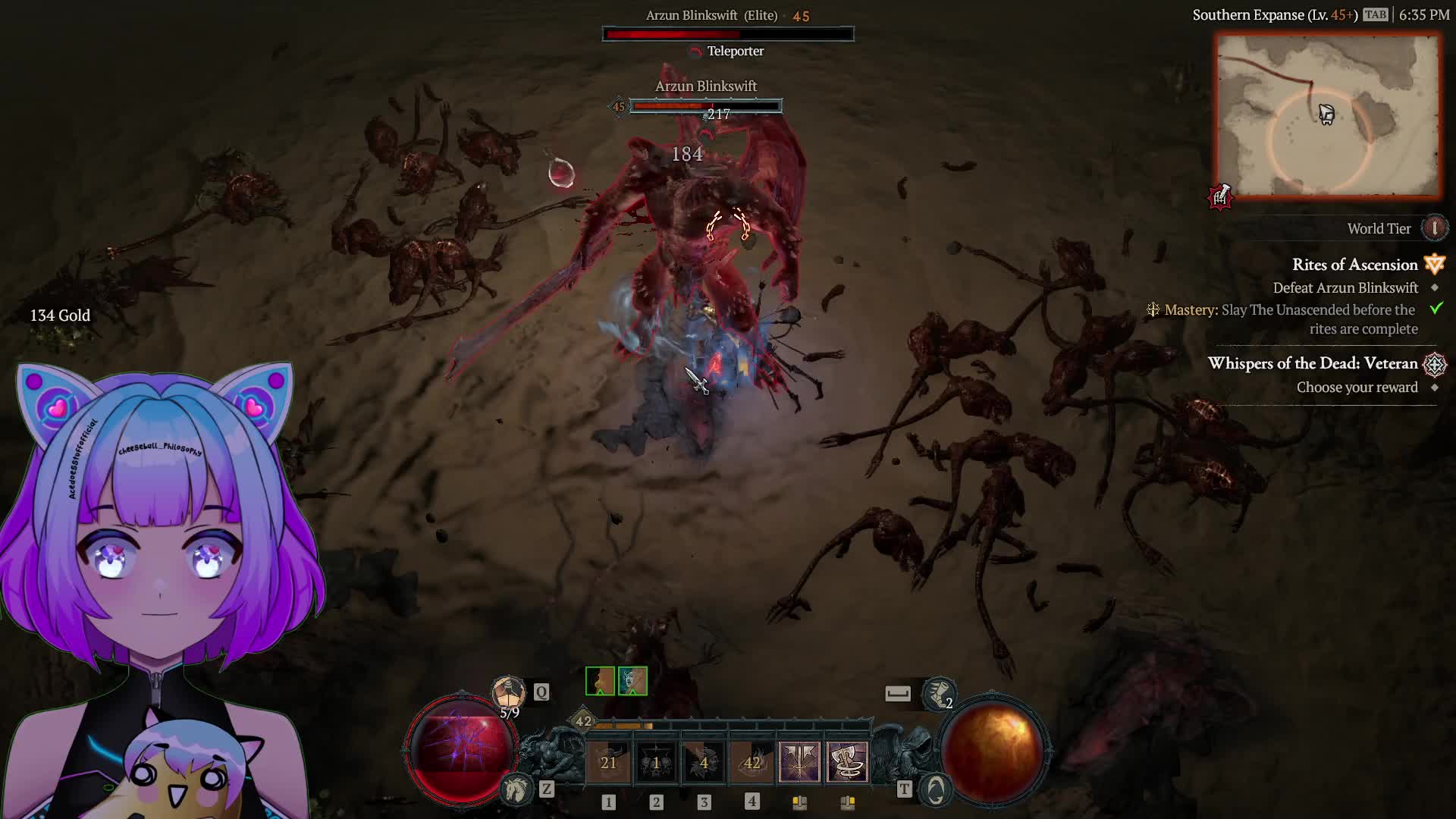Trigger the evade boot icon

[940, 693]
